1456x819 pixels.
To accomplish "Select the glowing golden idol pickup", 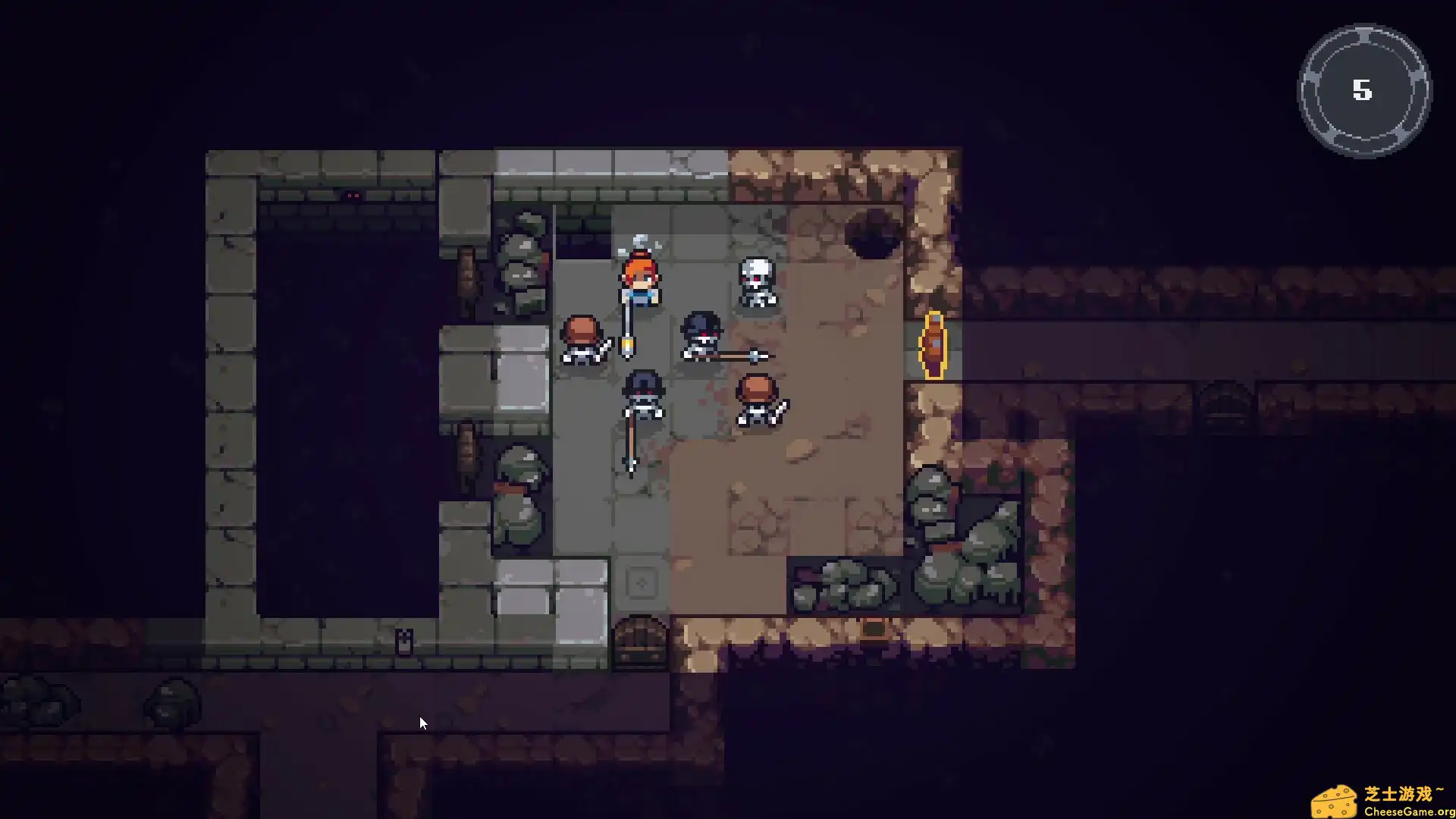I will pyautogui.click(x=934, y=344).
